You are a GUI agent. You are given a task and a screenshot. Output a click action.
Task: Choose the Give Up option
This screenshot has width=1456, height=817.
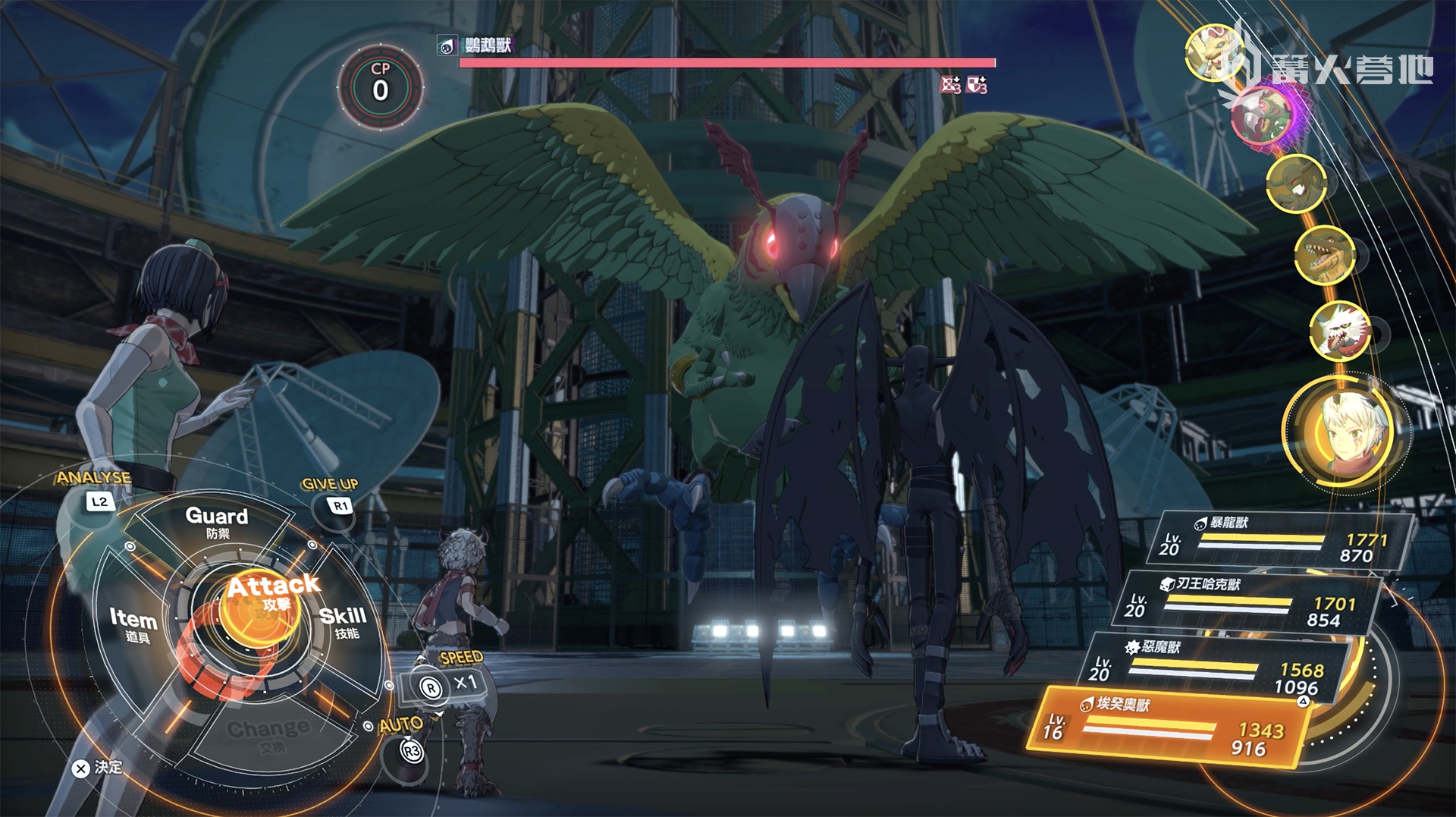[x=334, y=496]
